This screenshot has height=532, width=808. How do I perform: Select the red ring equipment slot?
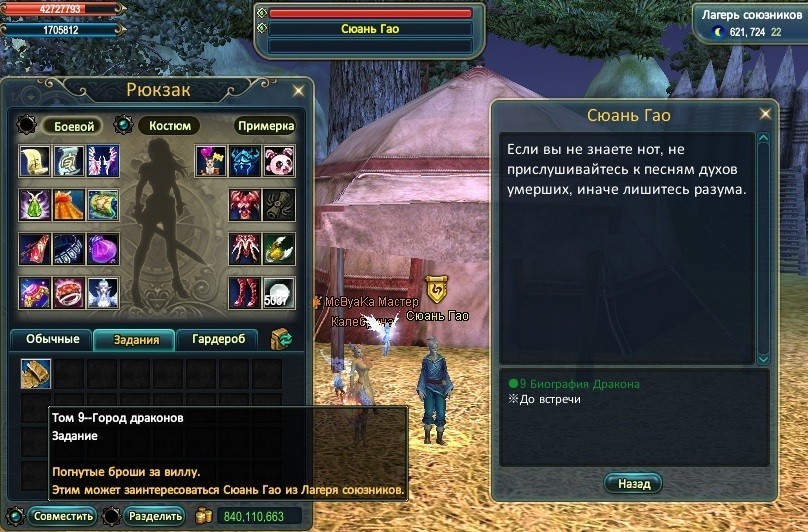69,293
